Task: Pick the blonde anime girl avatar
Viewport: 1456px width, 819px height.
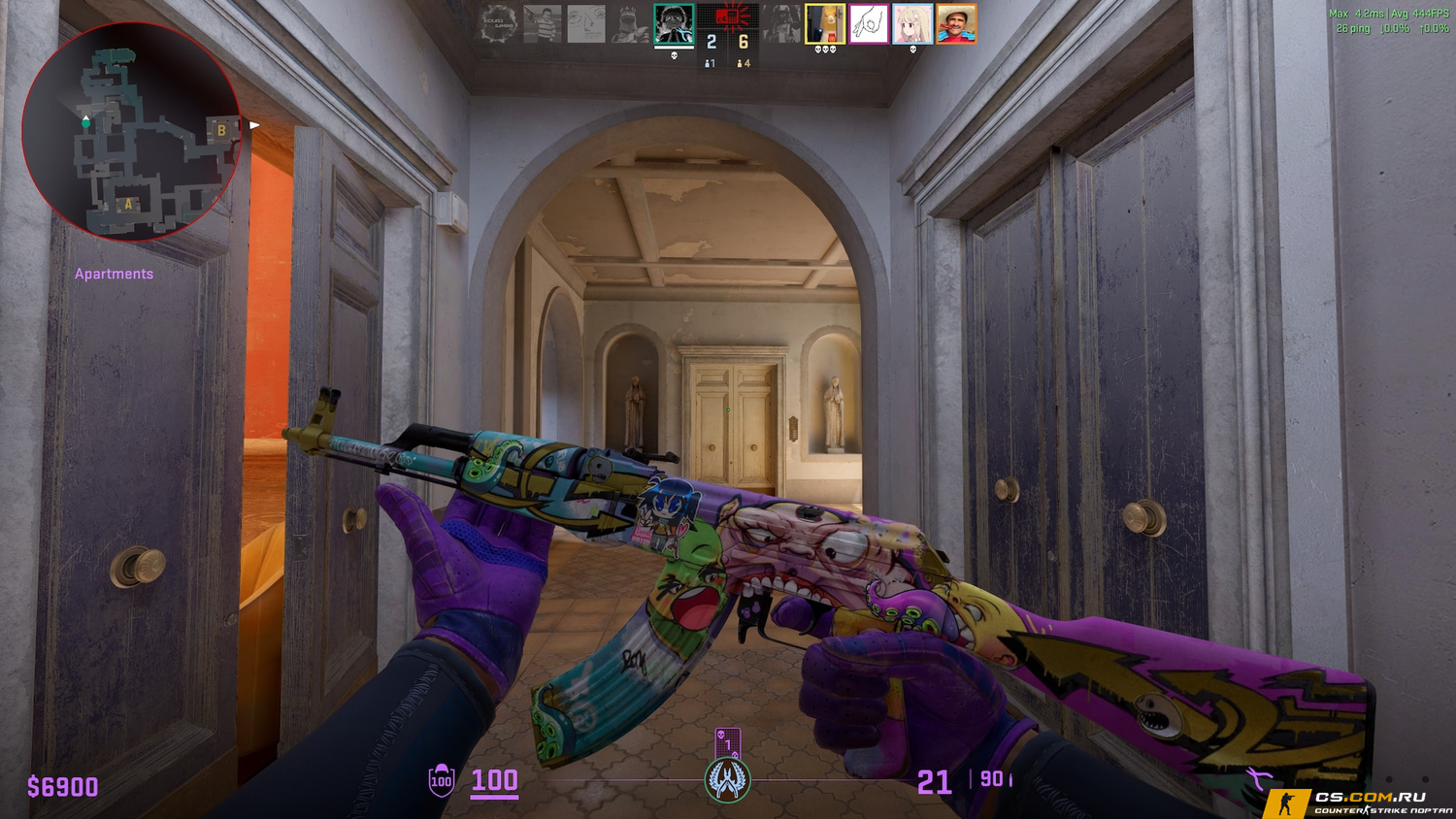Action: coord(912,24)
